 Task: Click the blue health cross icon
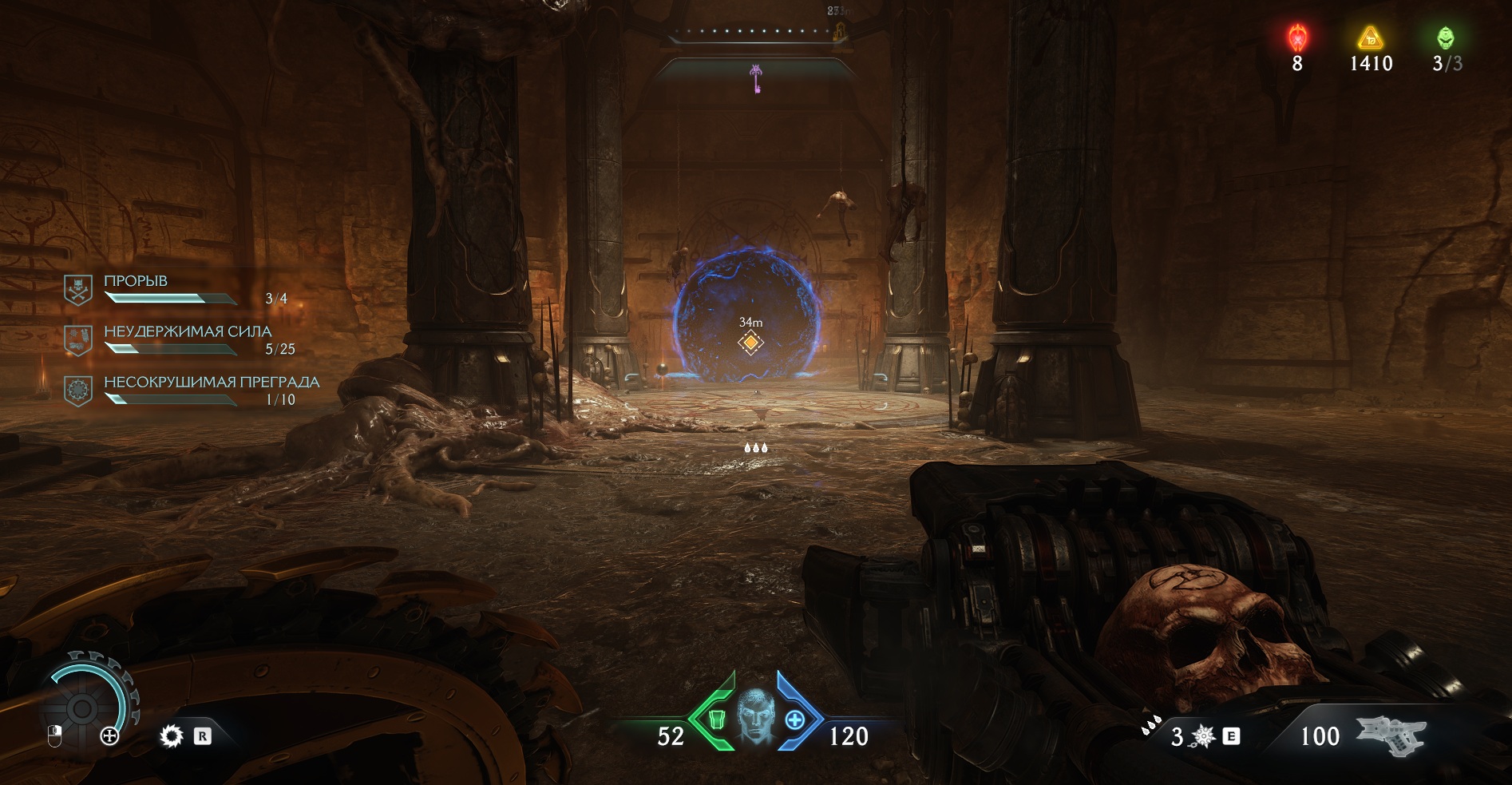tap(795, 720)
